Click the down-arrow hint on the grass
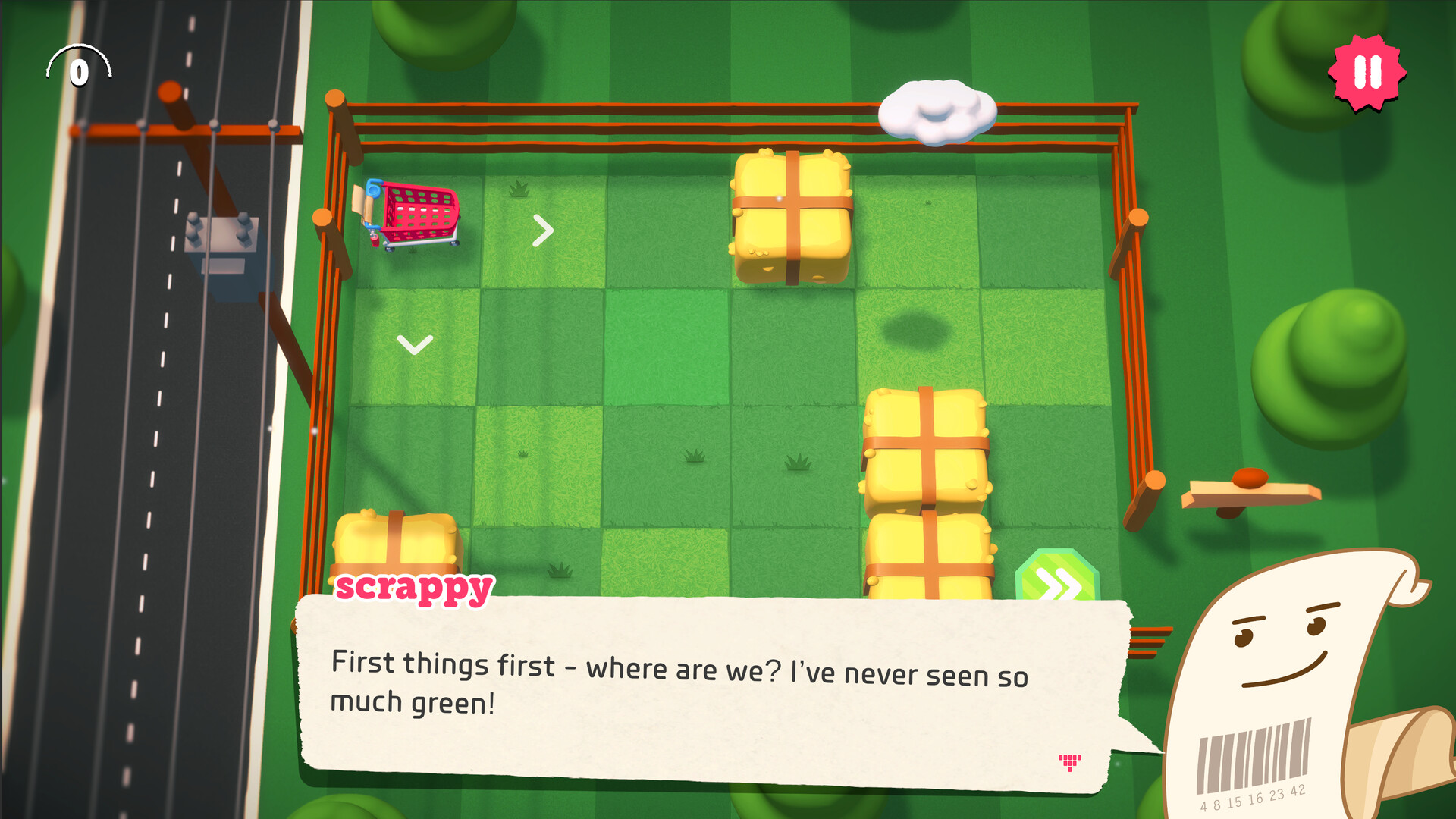The width and height of the screenshot is (1456, 819). 415,345
